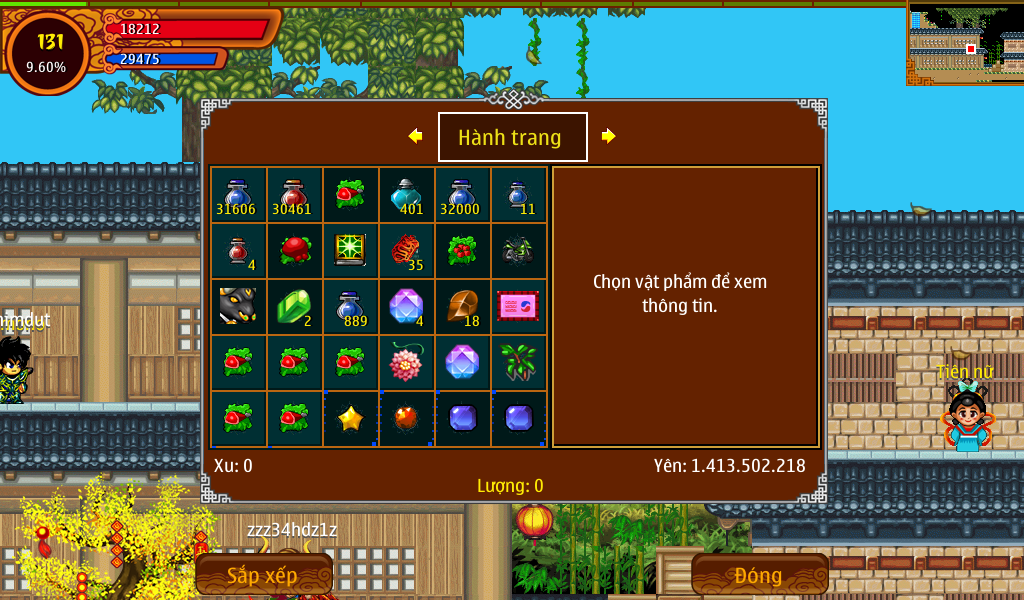Screen dimensions: 1024x600
Task: Select the green motorbike item
Action: [x=518, y=251]
